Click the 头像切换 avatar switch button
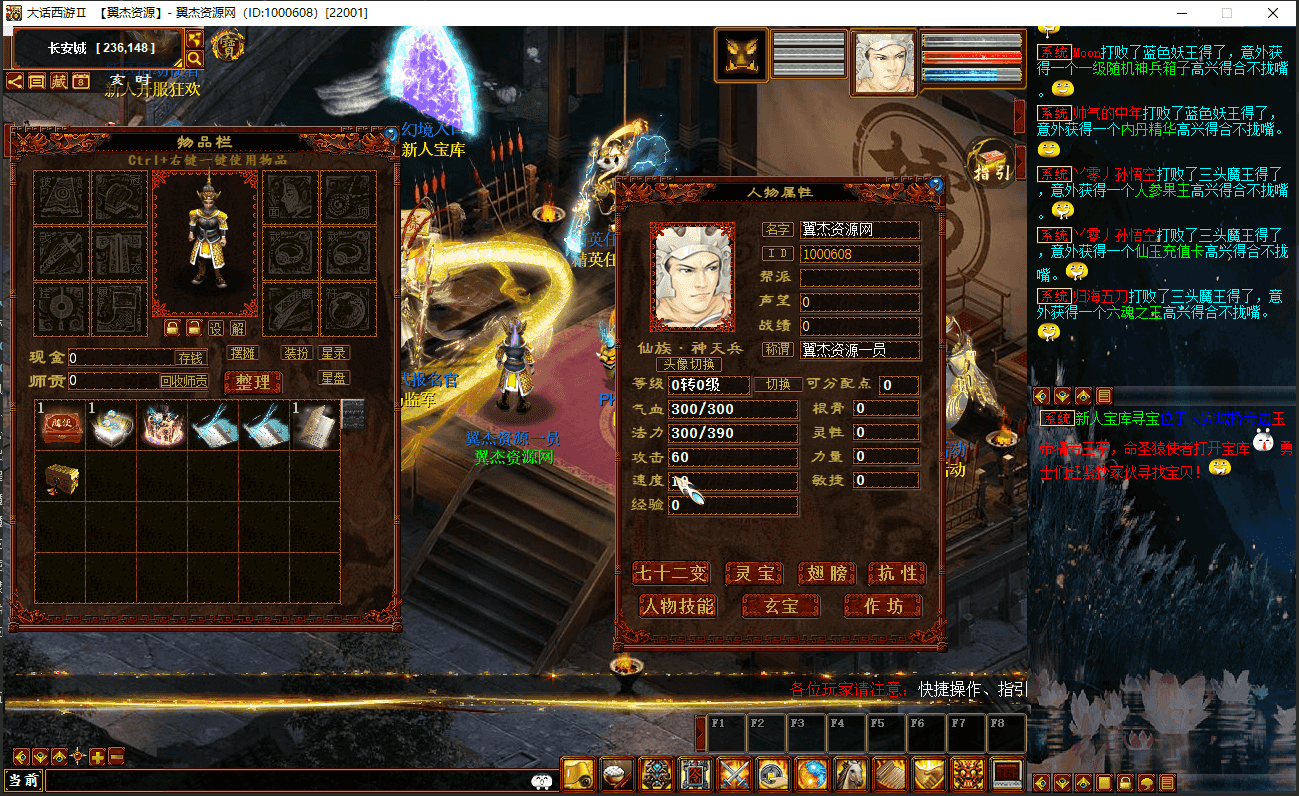 coord(688,364)
